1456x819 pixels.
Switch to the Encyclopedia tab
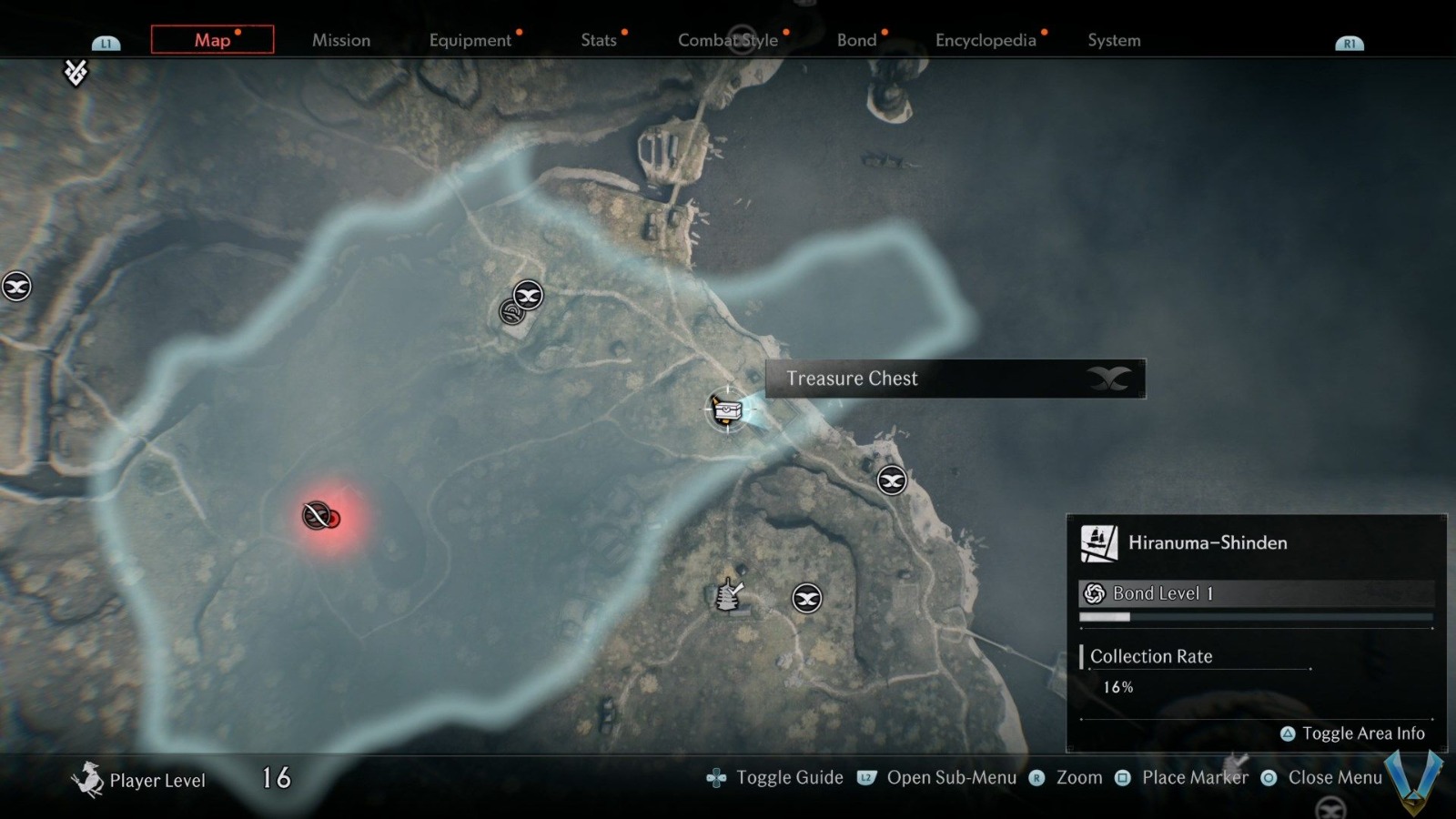[987, 40]
